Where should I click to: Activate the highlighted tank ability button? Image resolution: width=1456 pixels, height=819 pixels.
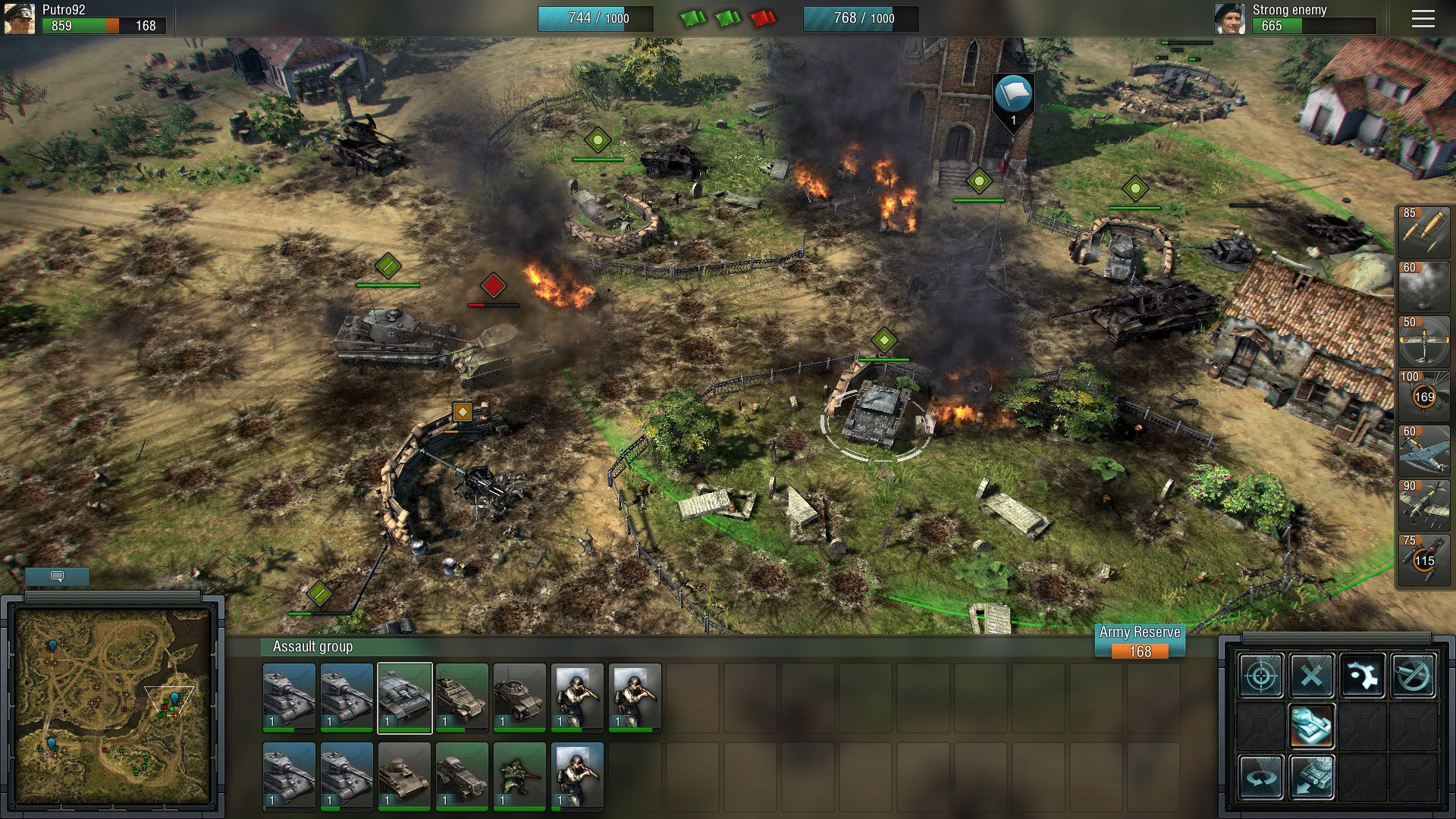[x=1312, y=726]
